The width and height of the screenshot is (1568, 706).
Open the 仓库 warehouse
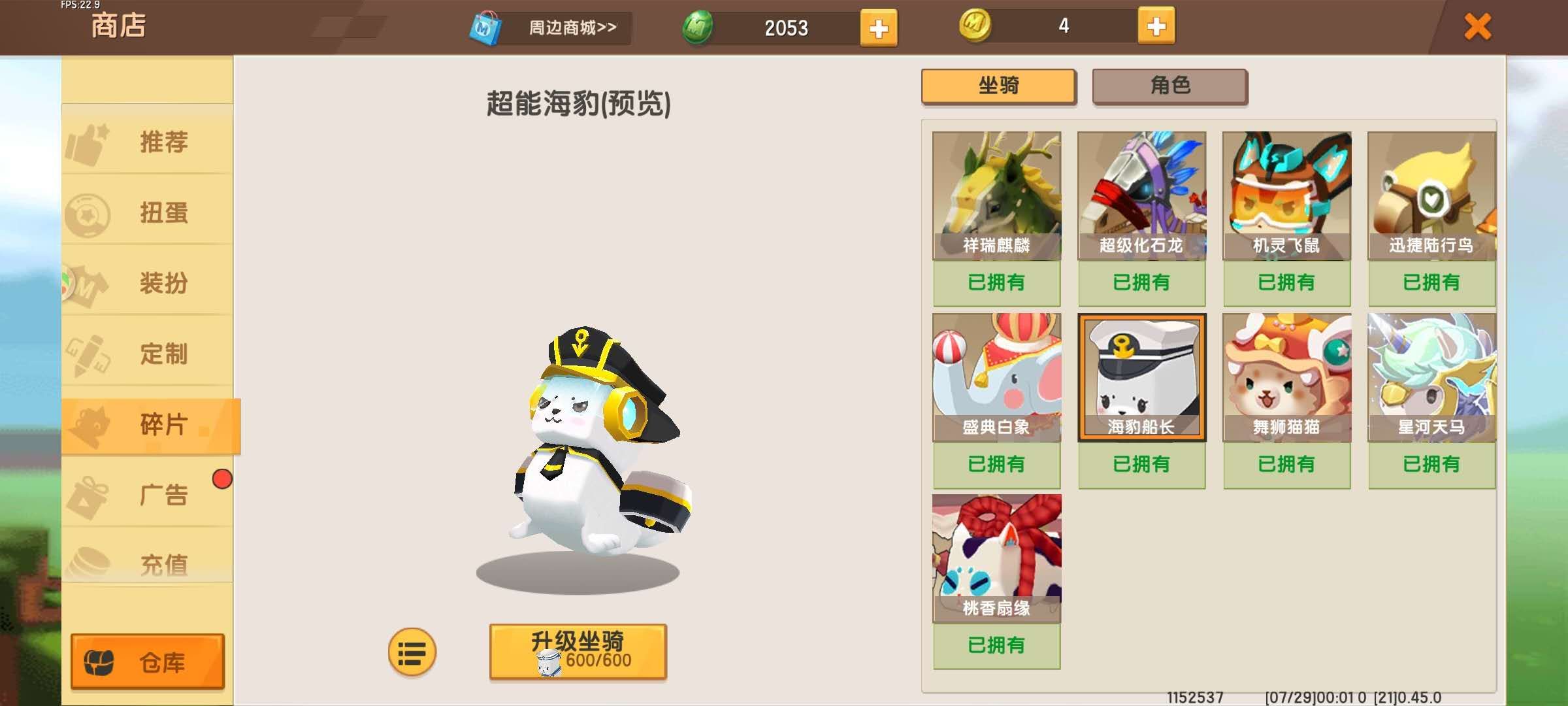pos(148,662)
